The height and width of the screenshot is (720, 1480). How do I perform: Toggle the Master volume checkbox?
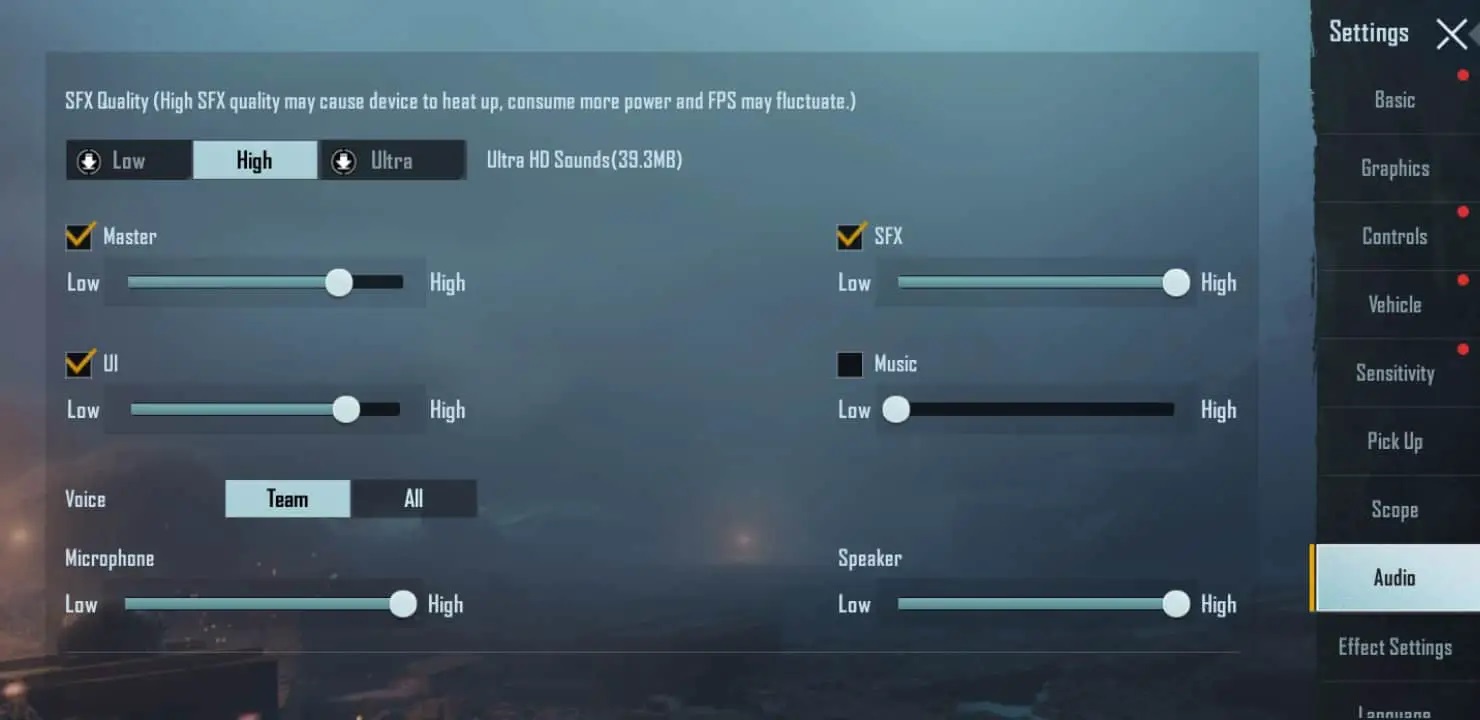pyautogui.click(x=80, y=236)
